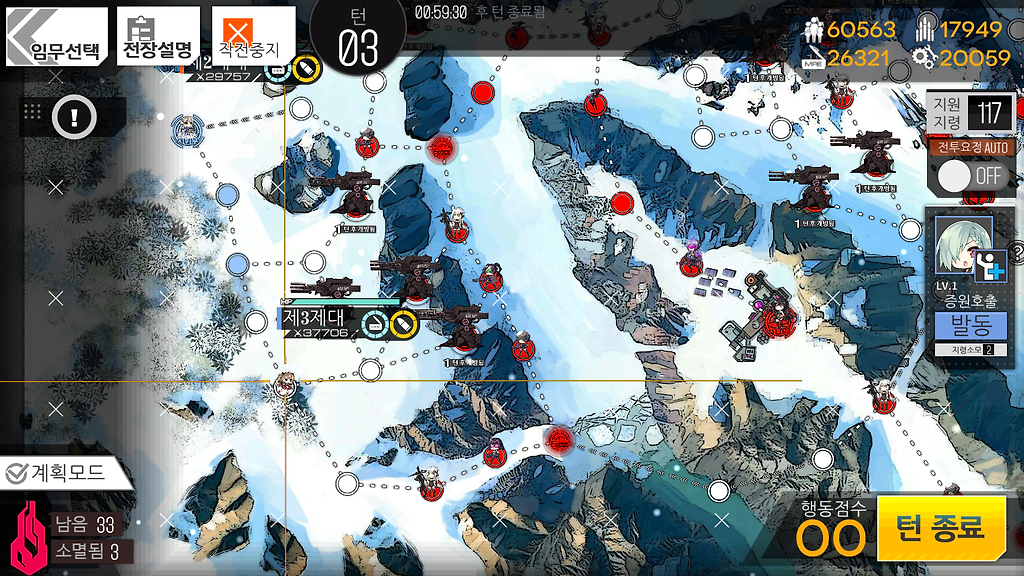Abort the operation with 작전중지
Viewport: 1024px width, 576px height.
252,38
